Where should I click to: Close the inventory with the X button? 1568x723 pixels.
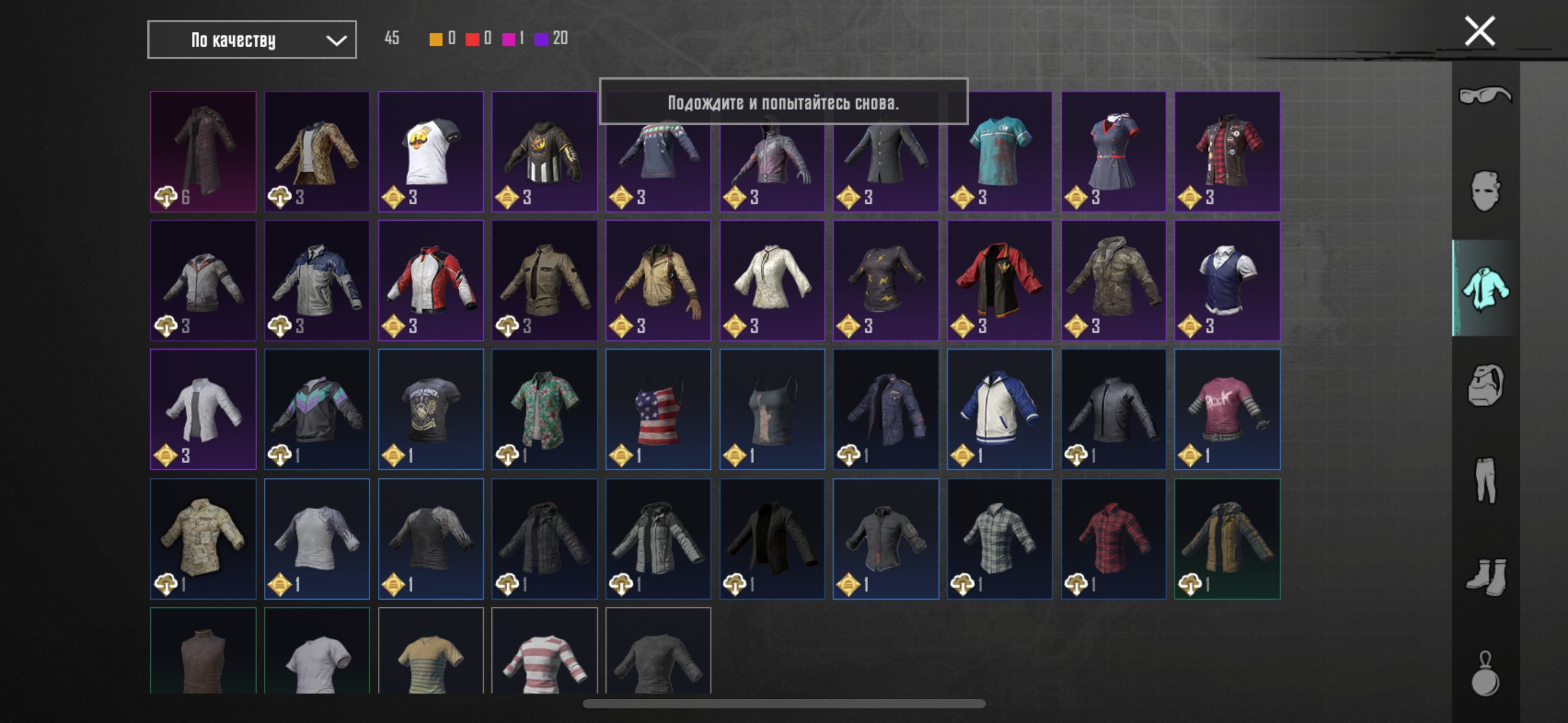pos(1479,31)
